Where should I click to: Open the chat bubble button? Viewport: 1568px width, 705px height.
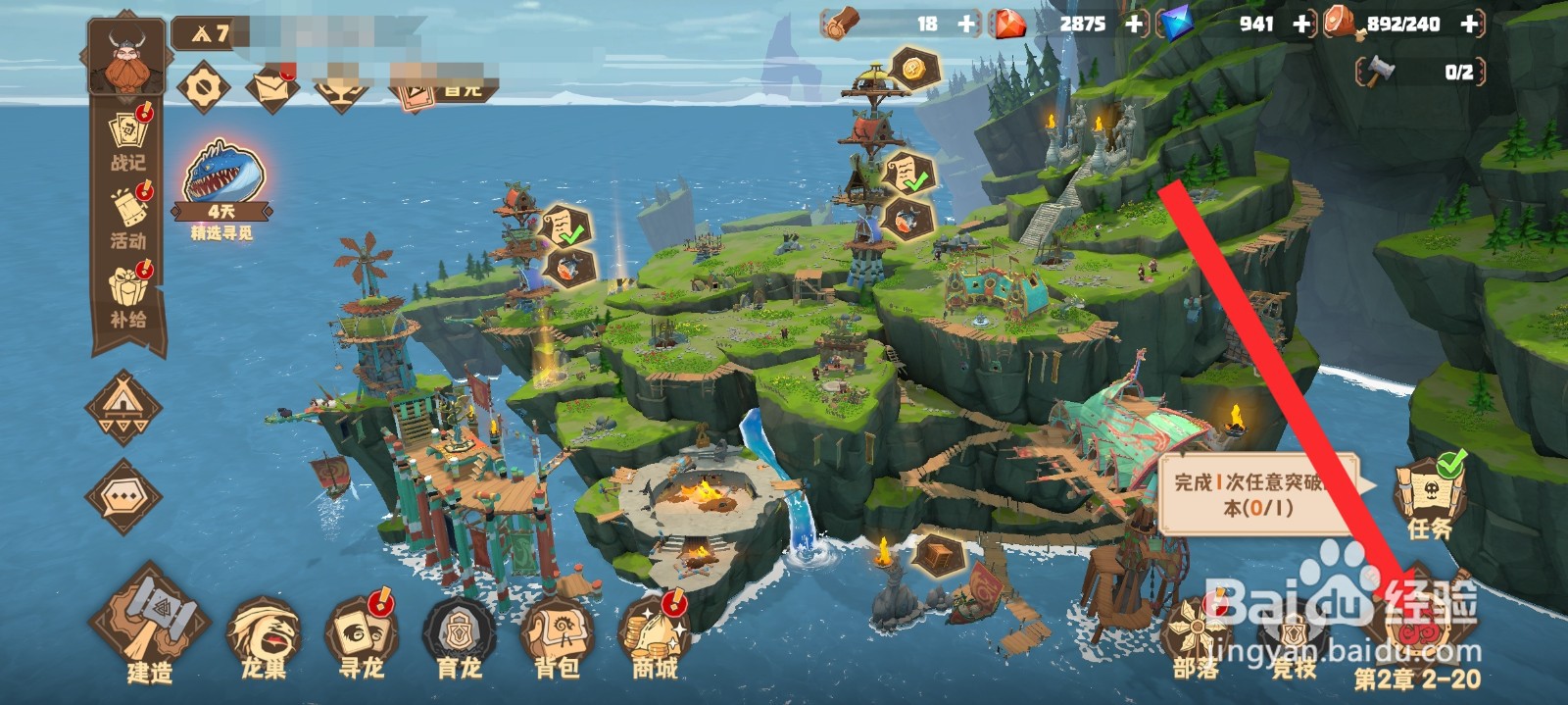point(123,497)
